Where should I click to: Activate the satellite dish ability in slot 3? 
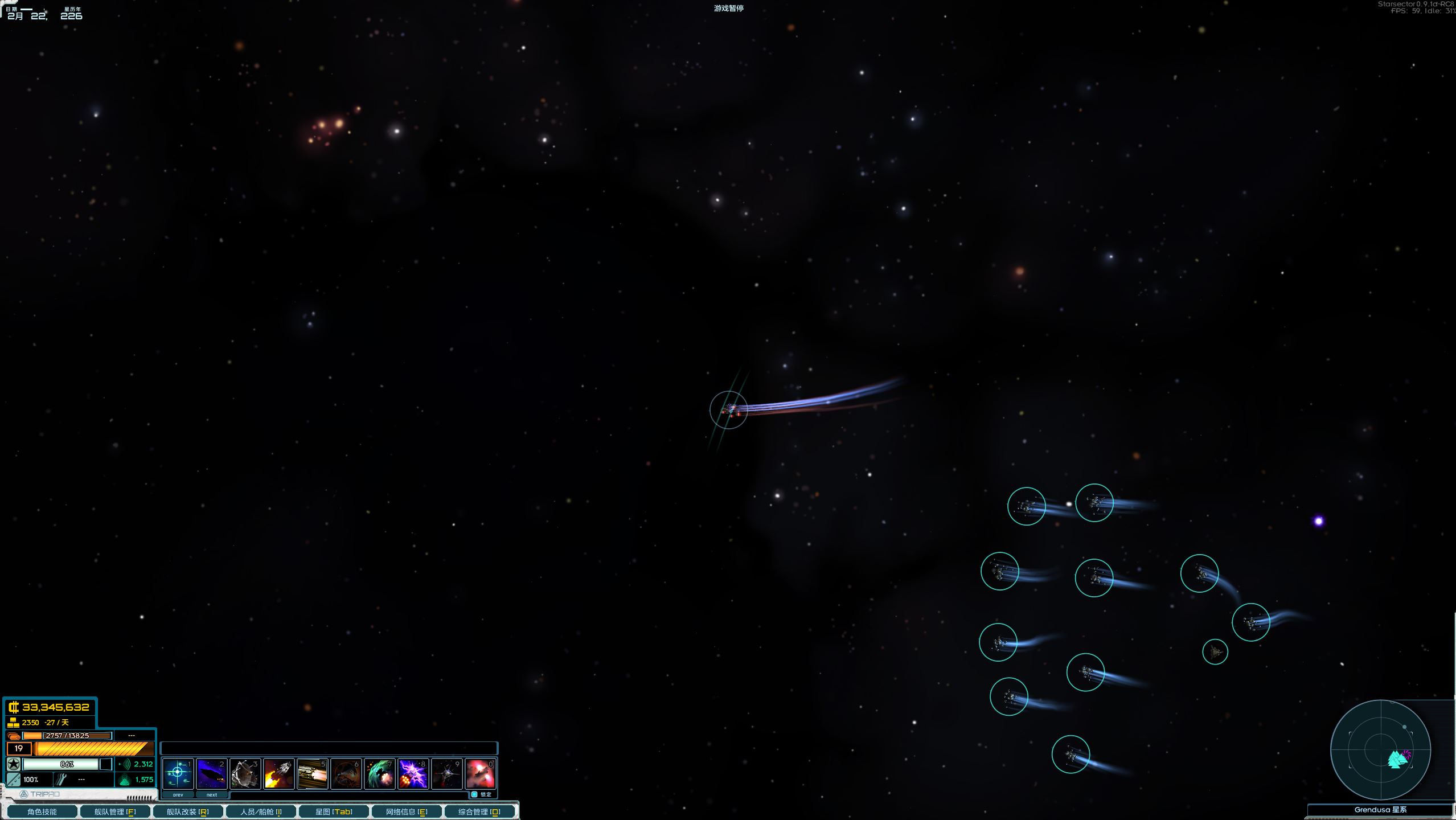pyautogui.click(x=245, y=773)
